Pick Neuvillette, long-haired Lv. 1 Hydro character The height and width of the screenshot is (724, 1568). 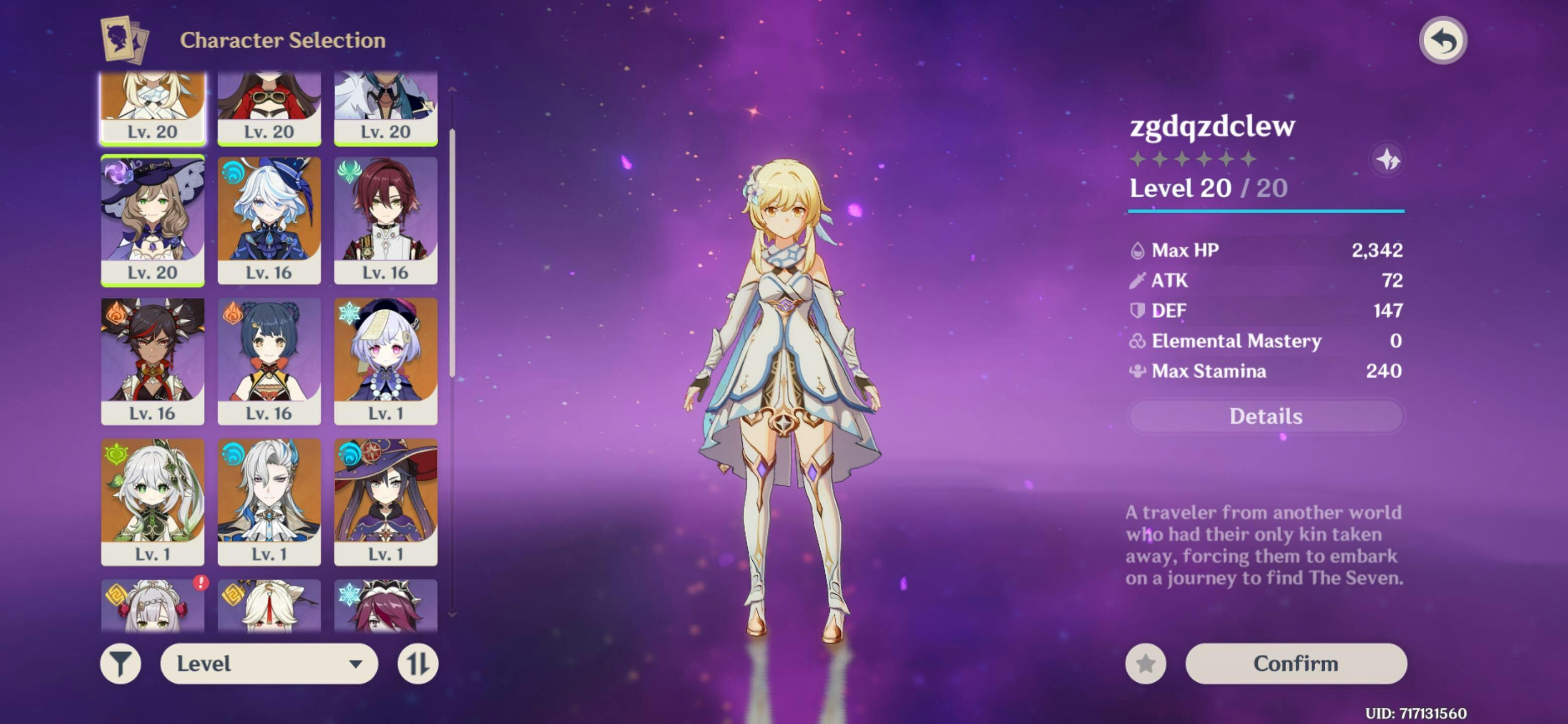click(x=269, y=501)
